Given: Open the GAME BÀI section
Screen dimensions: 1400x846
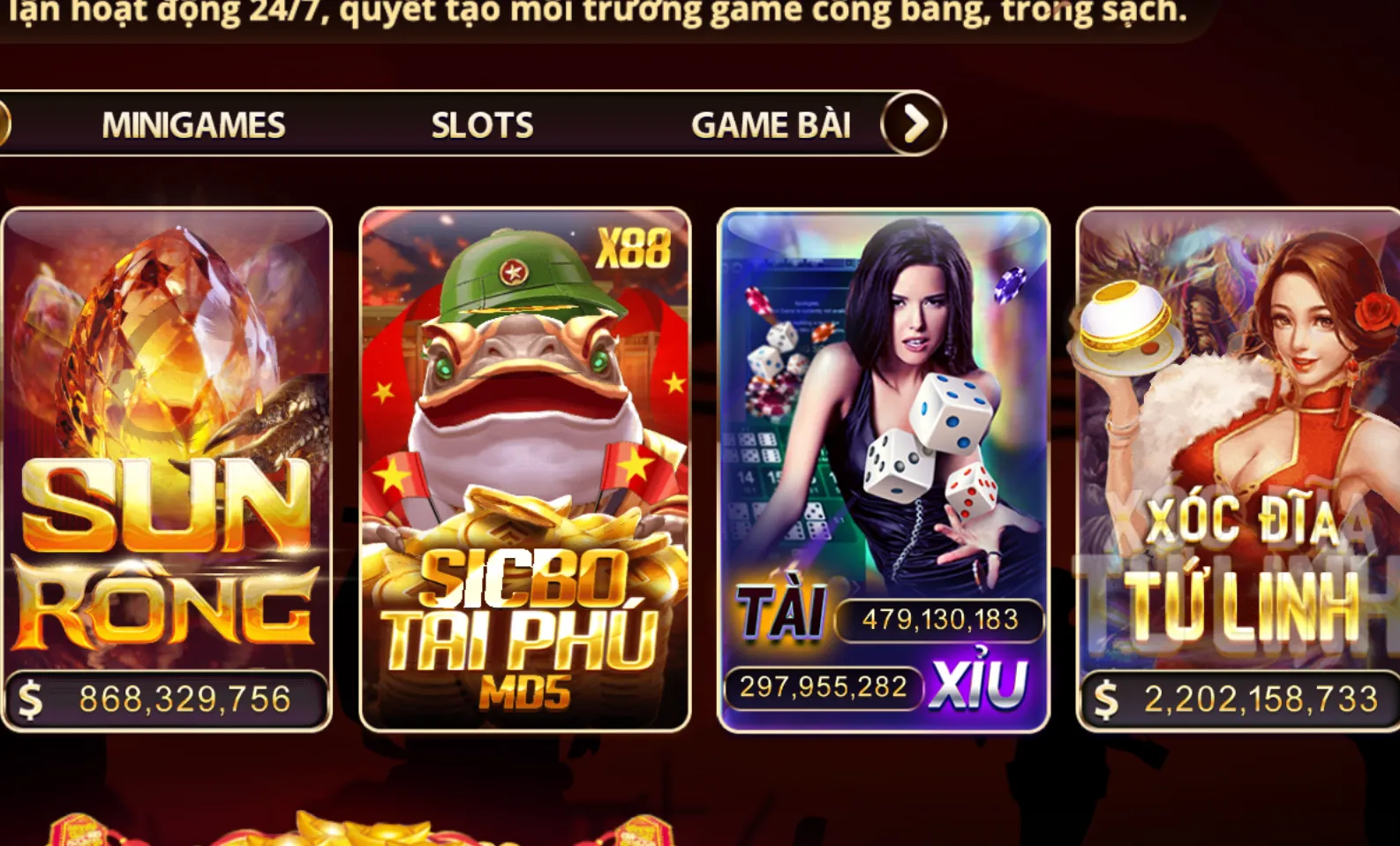Looking at the screenshot, I should 772,123.
